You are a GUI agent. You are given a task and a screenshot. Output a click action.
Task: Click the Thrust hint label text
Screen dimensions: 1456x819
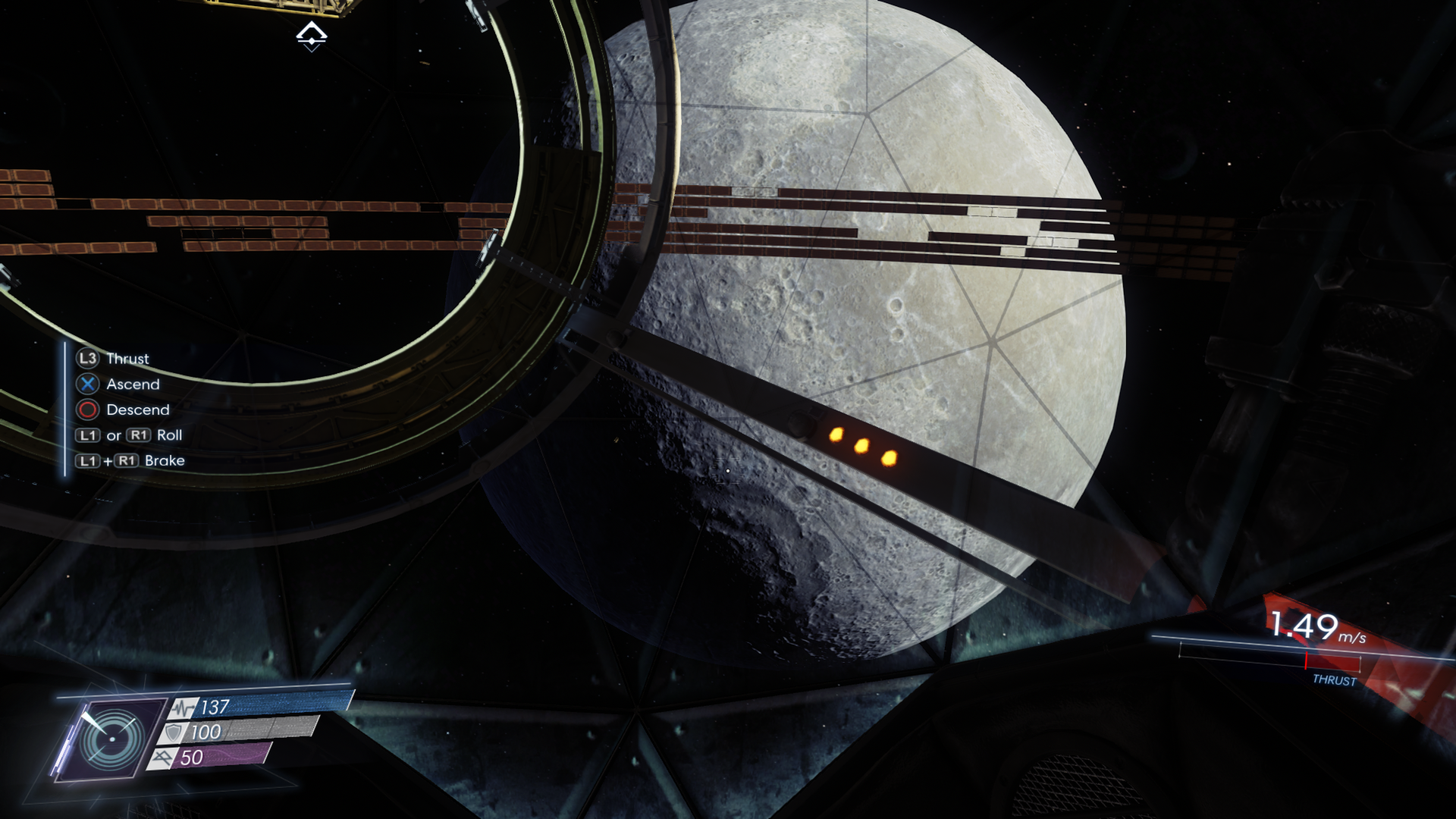click(128, 359)
